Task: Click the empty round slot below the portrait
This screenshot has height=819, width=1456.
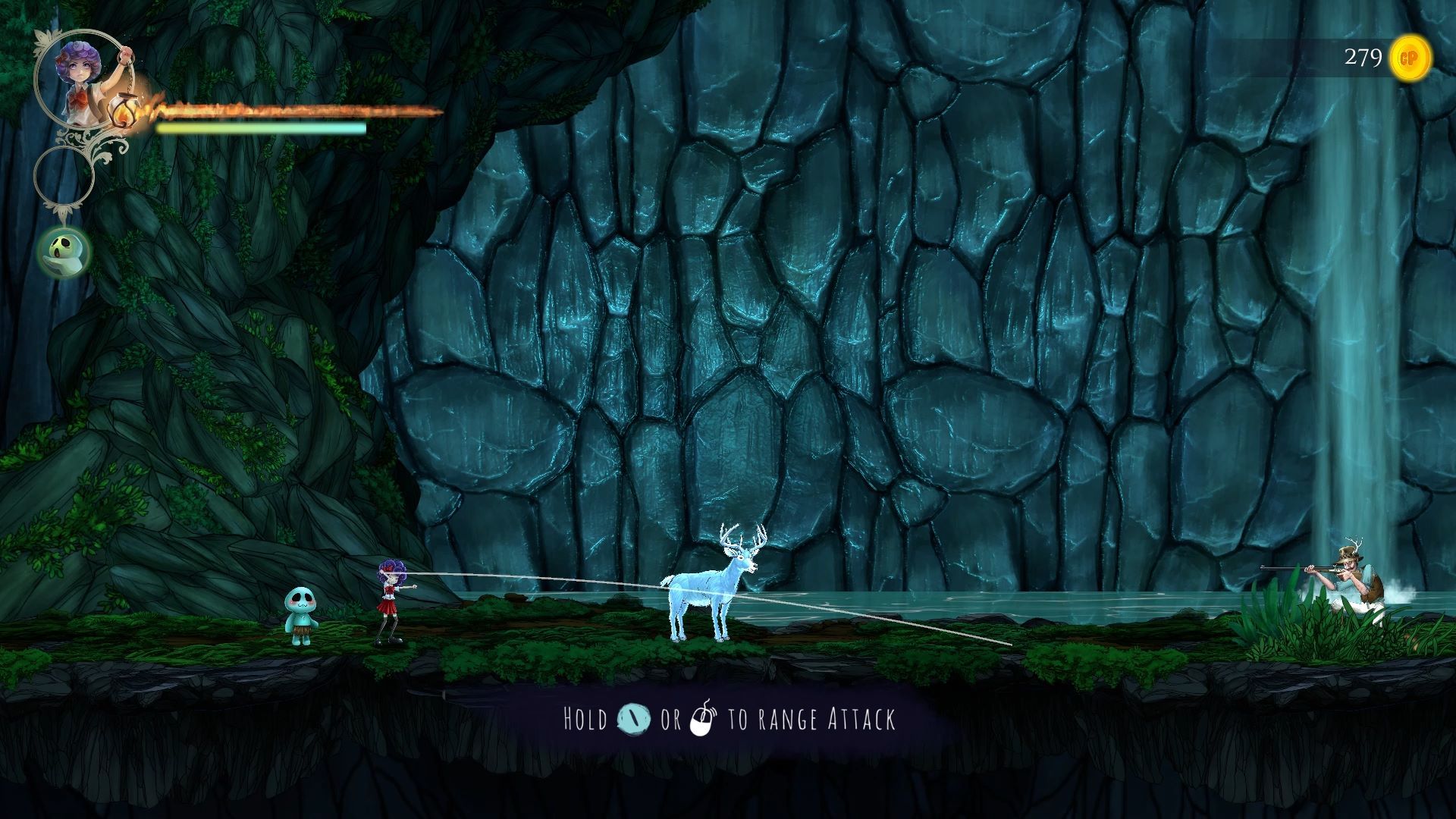Action: [64, 176]
